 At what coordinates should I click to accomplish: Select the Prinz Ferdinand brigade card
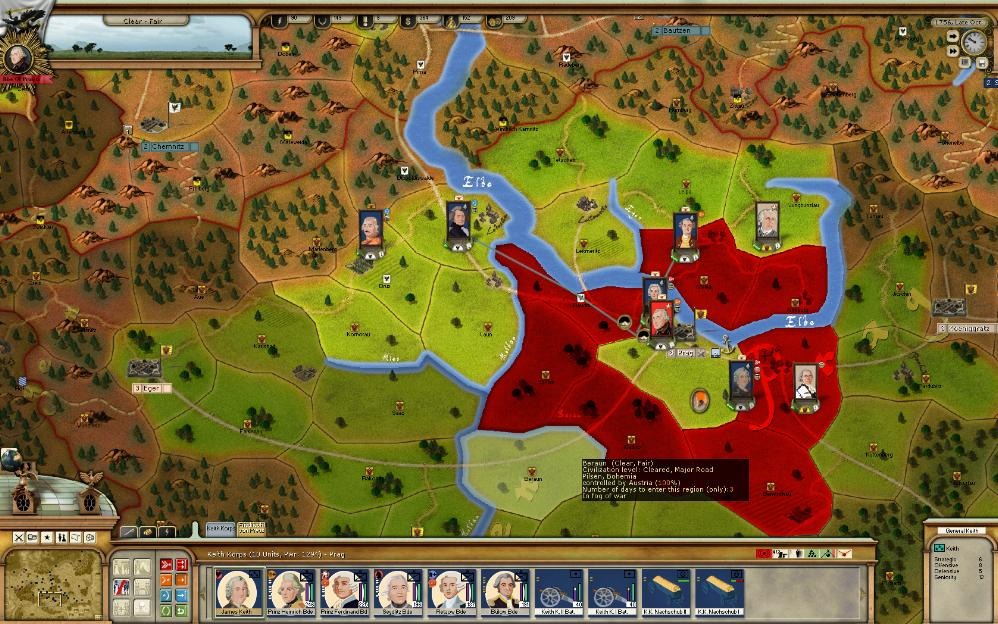pyautogui.click(x=346, y=591)
